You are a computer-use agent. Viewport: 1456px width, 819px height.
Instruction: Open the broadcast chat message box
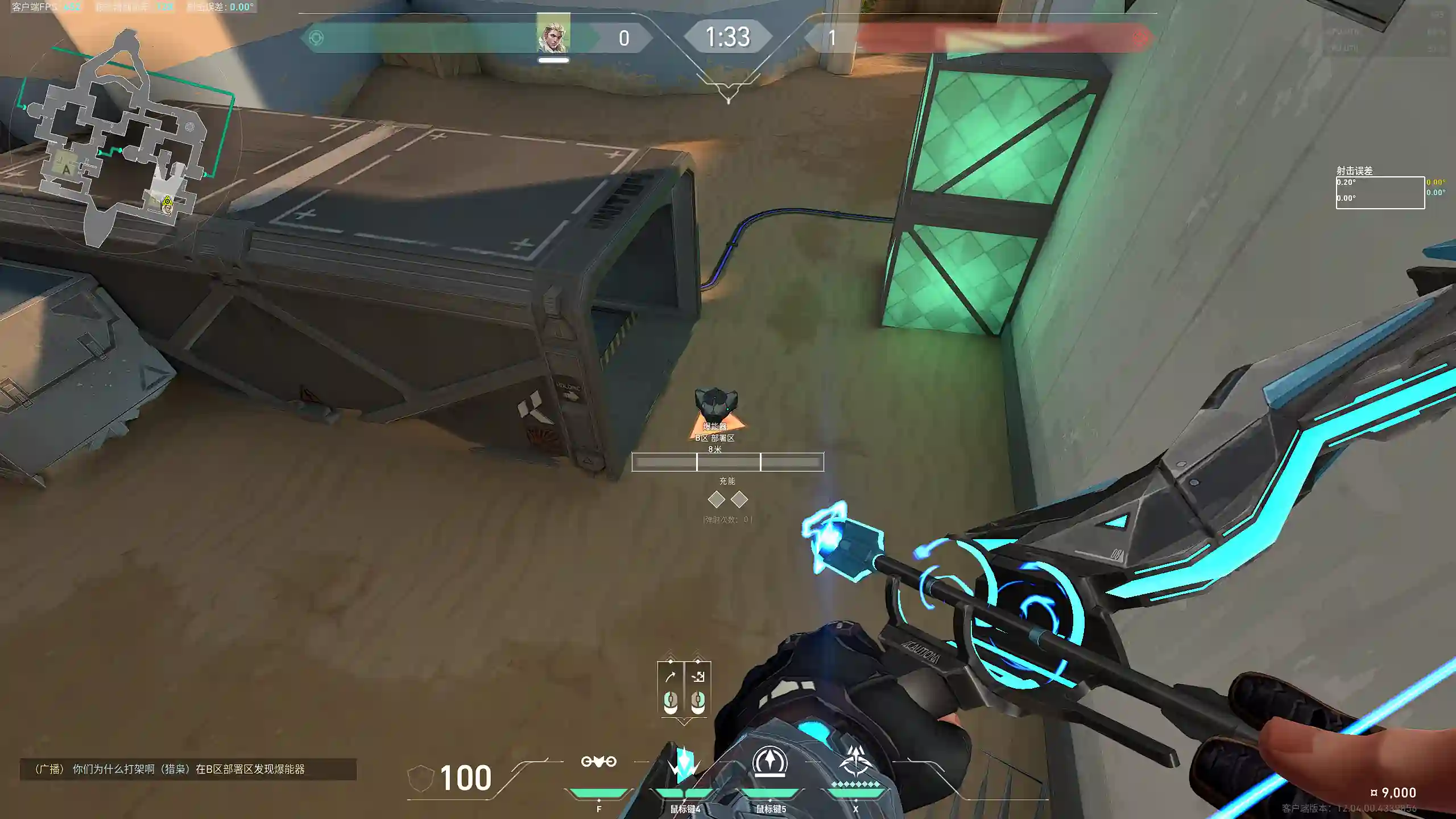click(x=188, y=769)
